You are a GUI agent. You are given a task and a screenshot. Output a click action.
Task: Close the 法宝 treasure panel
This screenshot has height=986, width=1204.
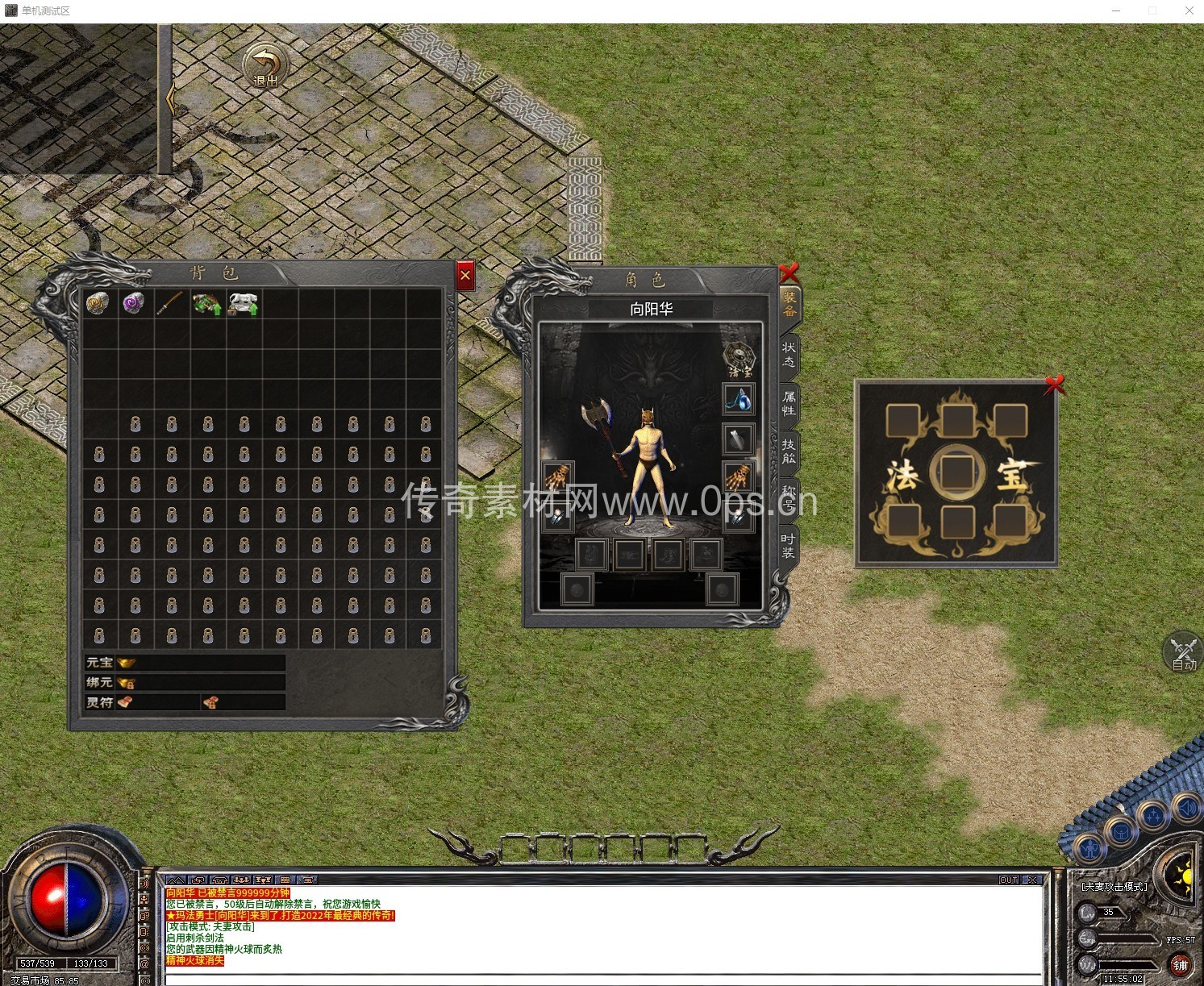click(x=1054, y=385)
